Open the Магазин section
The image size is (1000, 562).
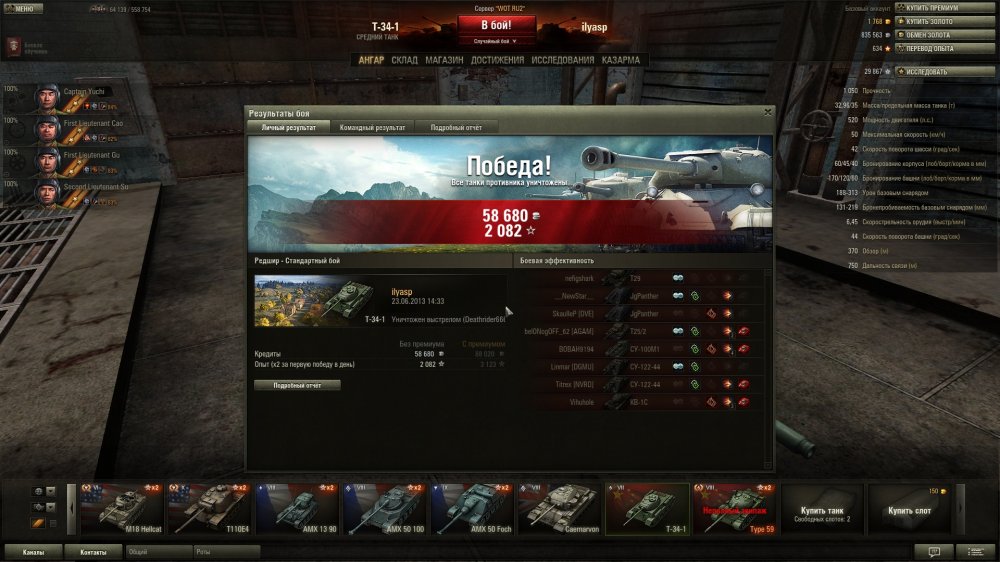click(x=444, y=60)
